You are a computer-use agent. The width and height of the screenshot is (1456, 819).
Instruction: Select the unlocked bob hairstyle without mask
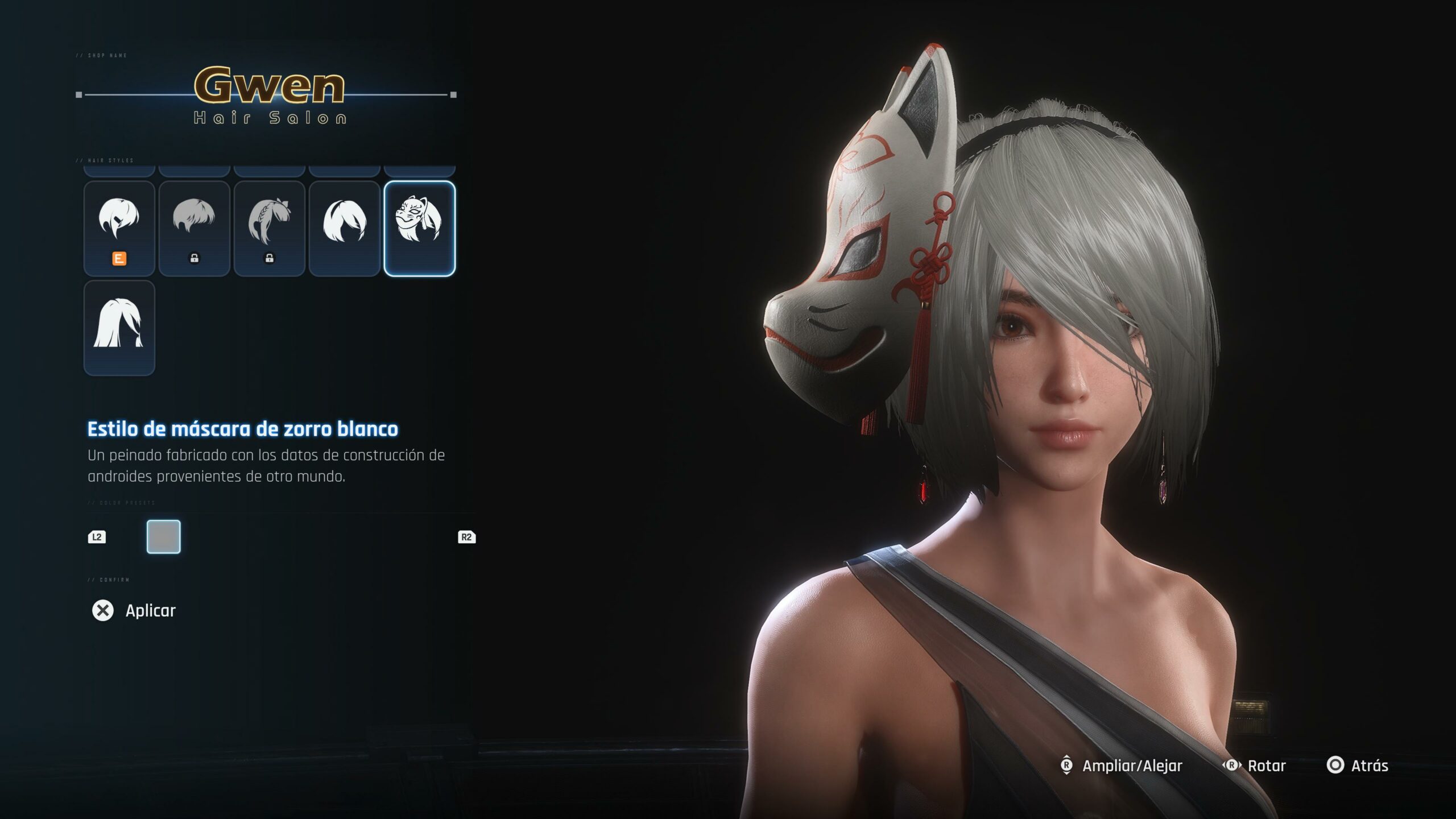tap(344, 229)
